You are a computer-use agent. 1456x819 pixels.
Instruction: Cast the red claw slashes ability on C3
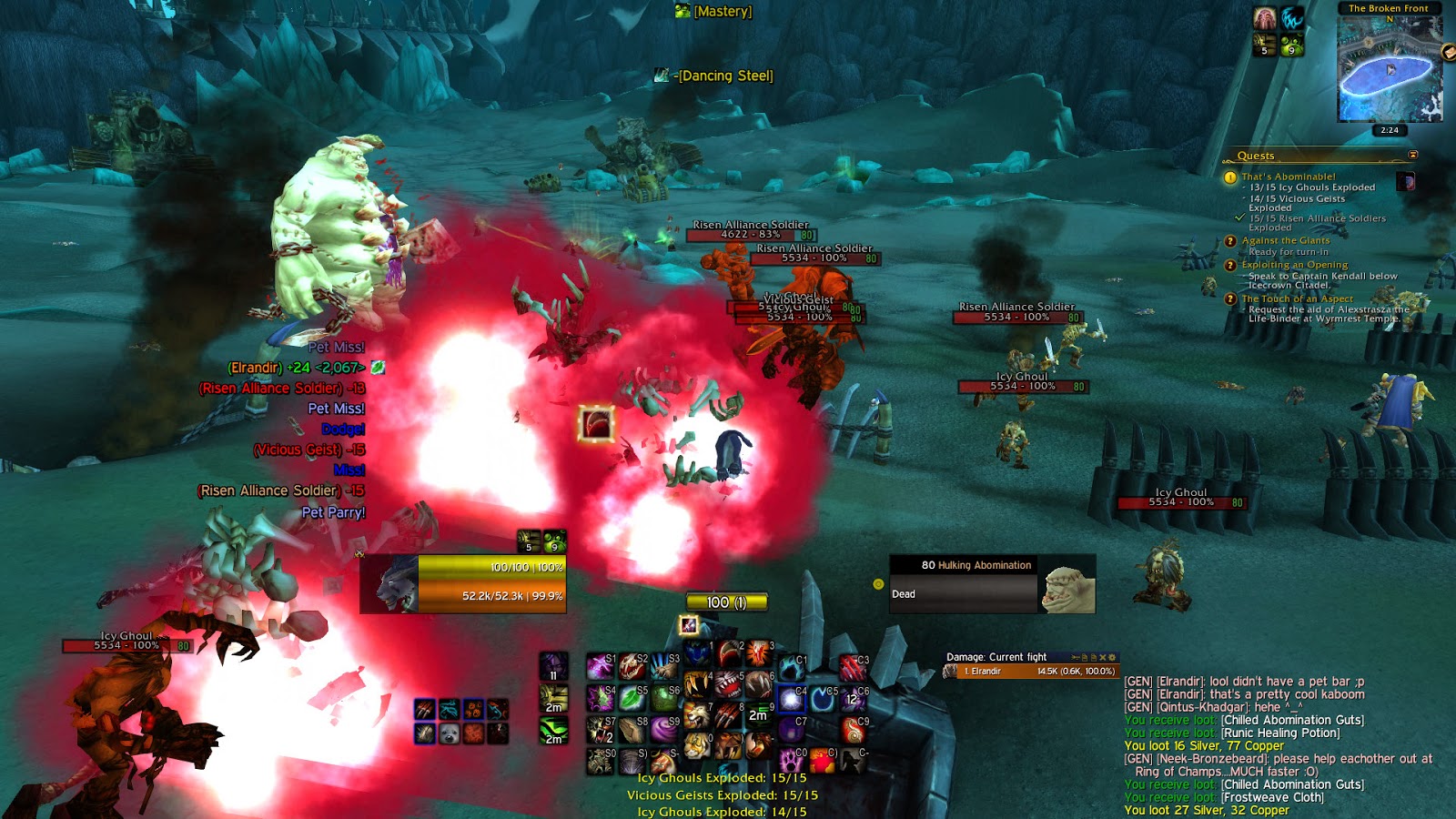click(852, 668)
